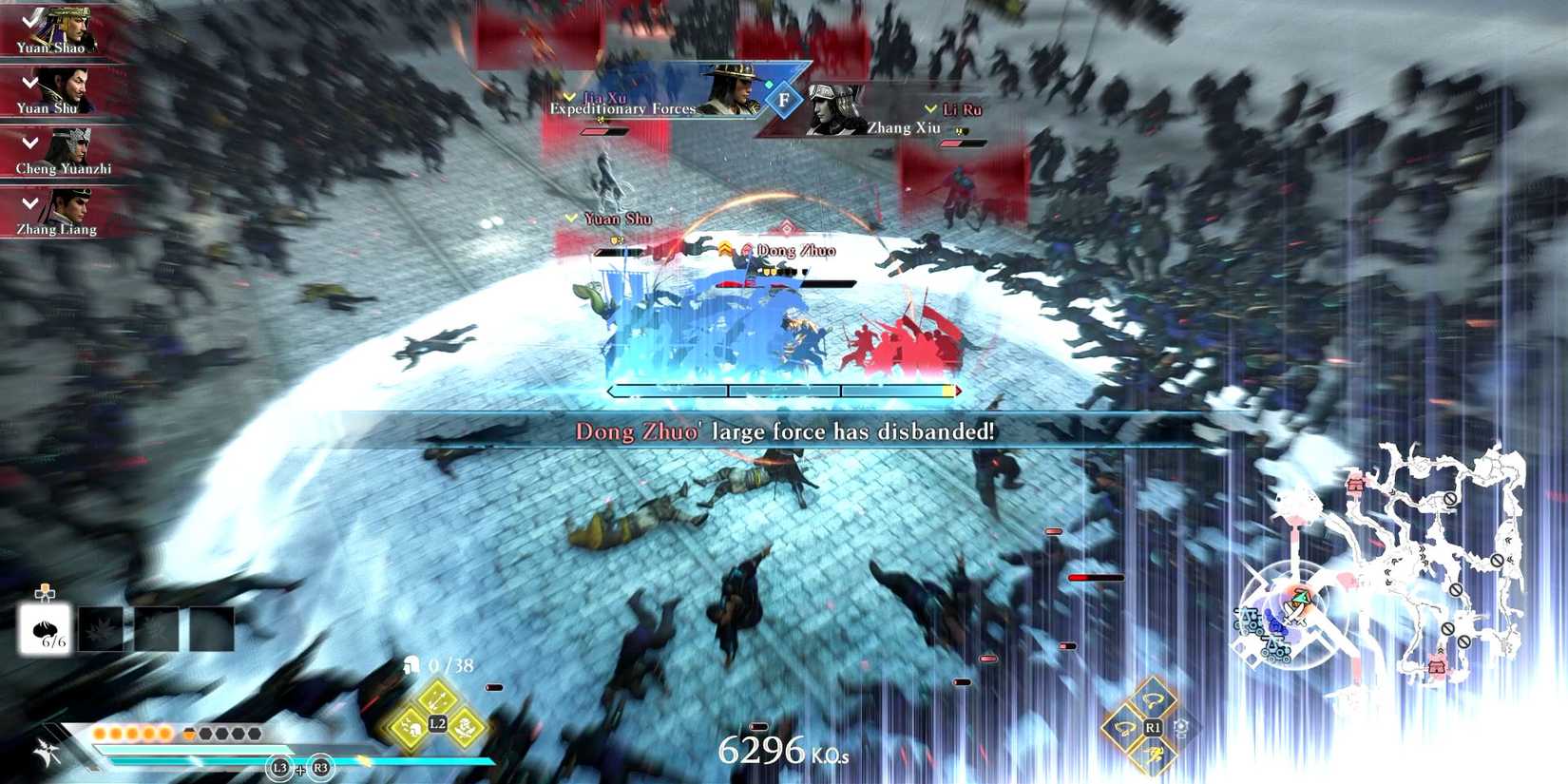Click the horse whistle icon above R1 prompt
The height and width of the screenshot is (784, 1568).
coord(1152,700)
